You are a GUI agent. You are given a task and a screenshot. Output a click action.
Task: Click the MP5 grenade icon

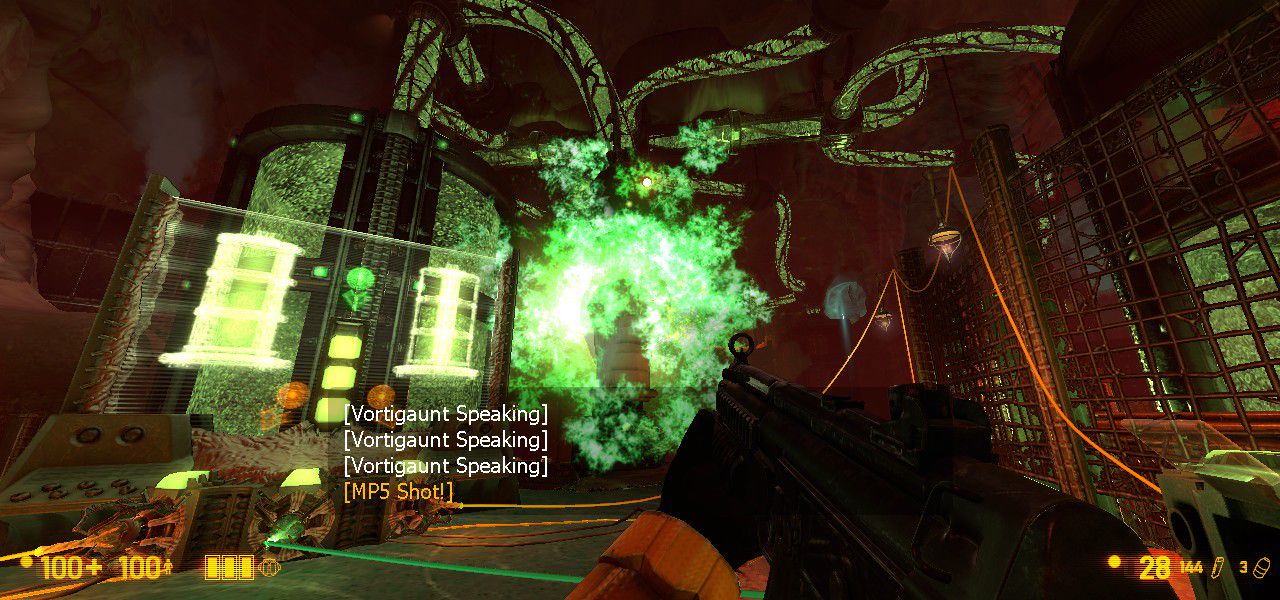tap(1263, 568)
